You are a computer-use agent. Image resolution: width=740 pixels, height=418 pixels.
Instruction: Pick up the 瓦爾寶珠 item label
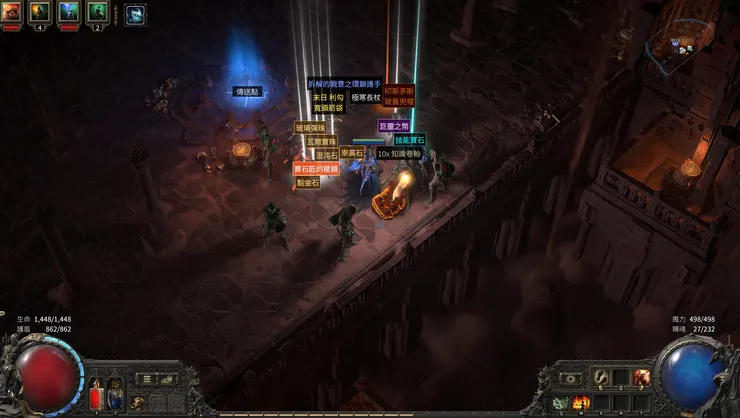pyautogui.click(x=321, y=142)
